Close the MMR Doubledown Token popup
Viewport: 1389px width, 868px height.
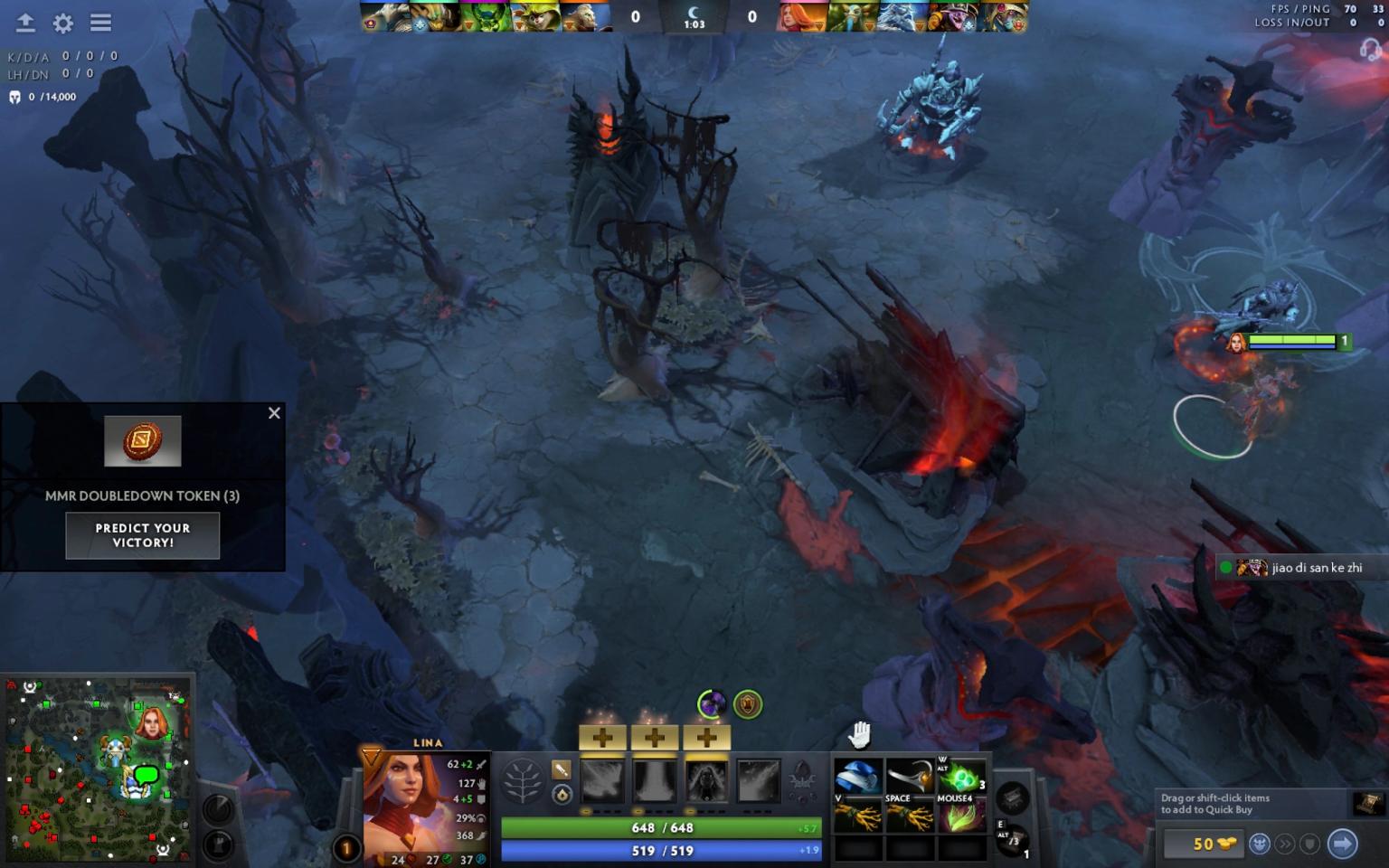coord(274,413)
